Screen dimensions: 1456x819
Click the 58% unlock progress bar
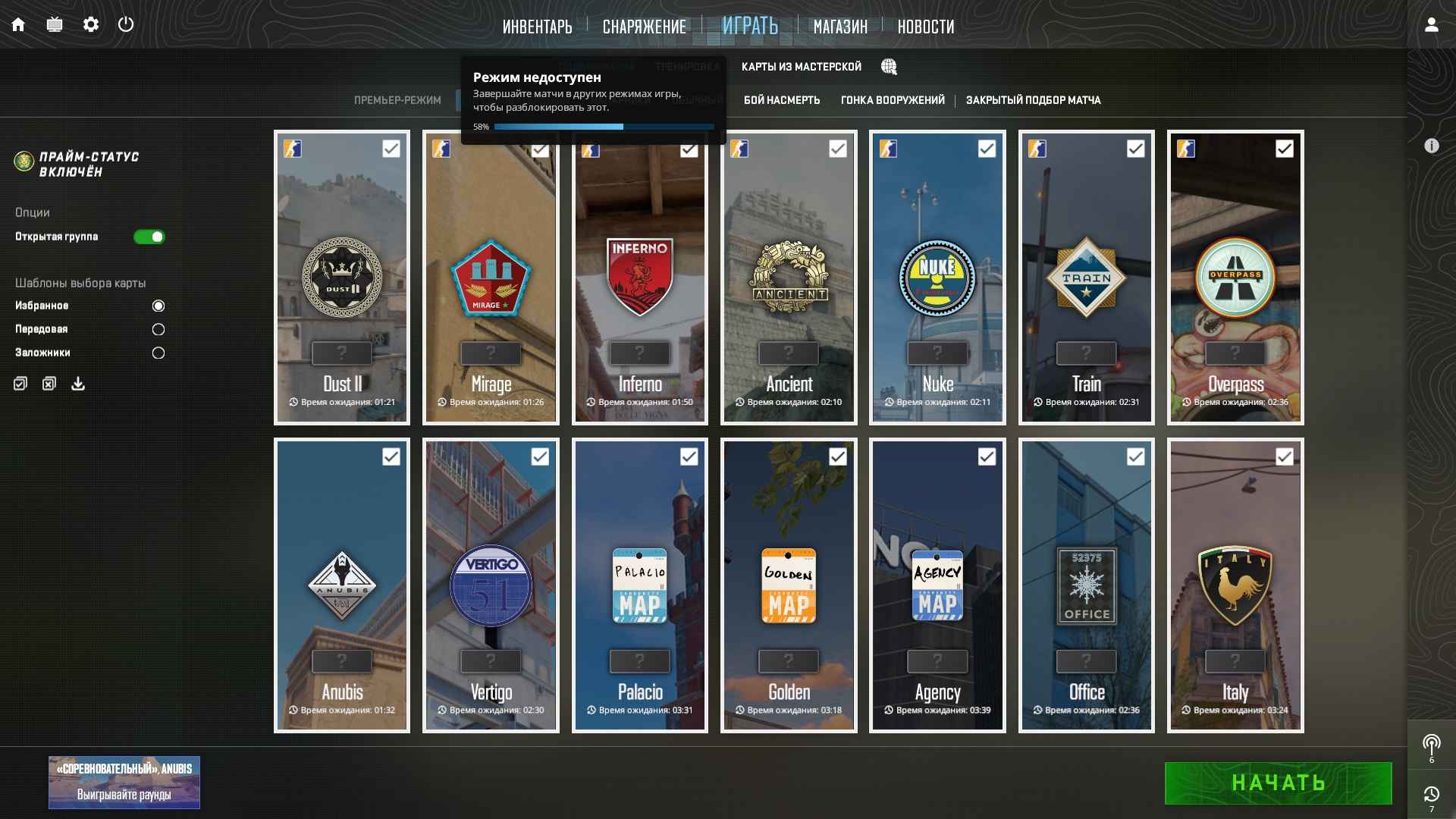pos(603,127)
